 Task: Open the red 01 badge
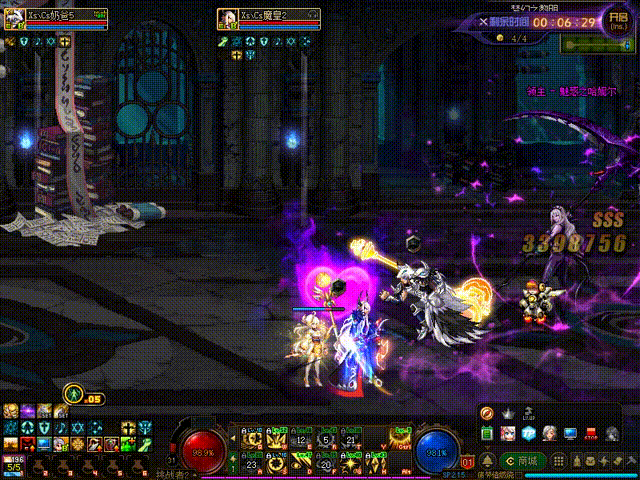click(x=468, y=462)
